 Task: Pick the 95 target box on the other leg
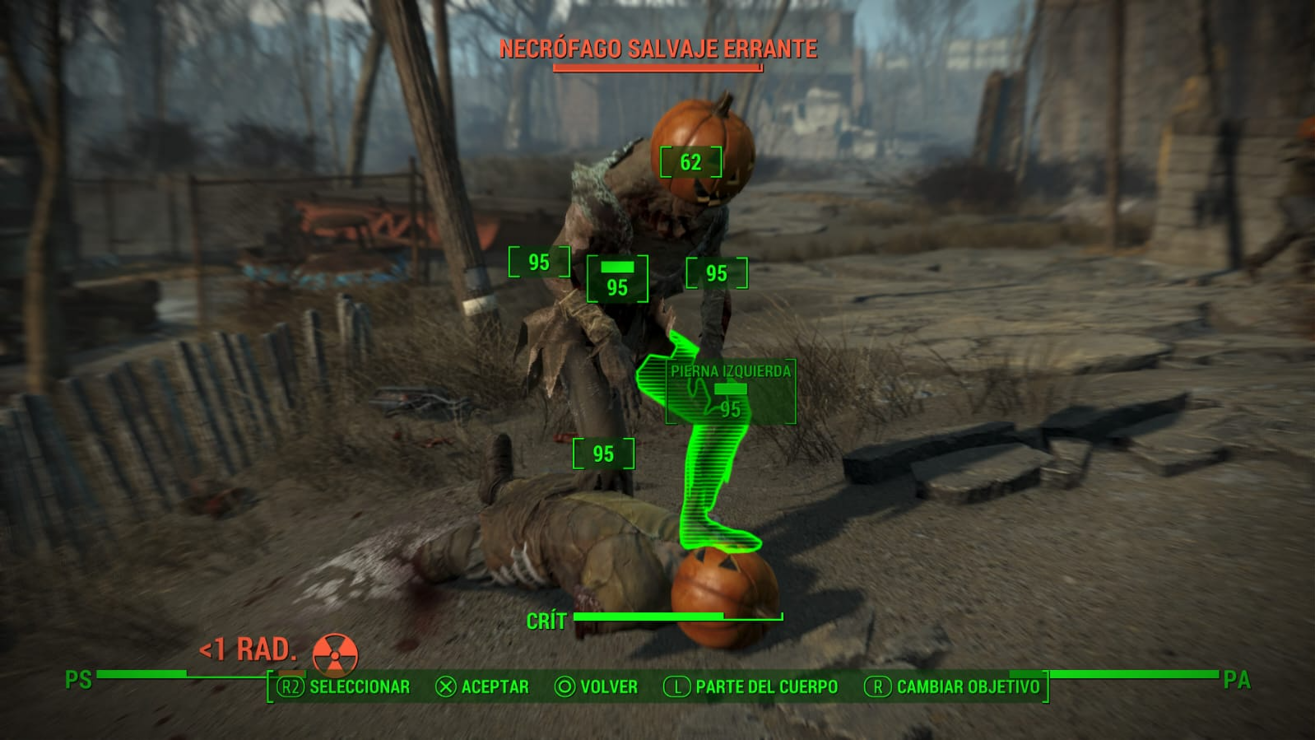coord(603,454)
